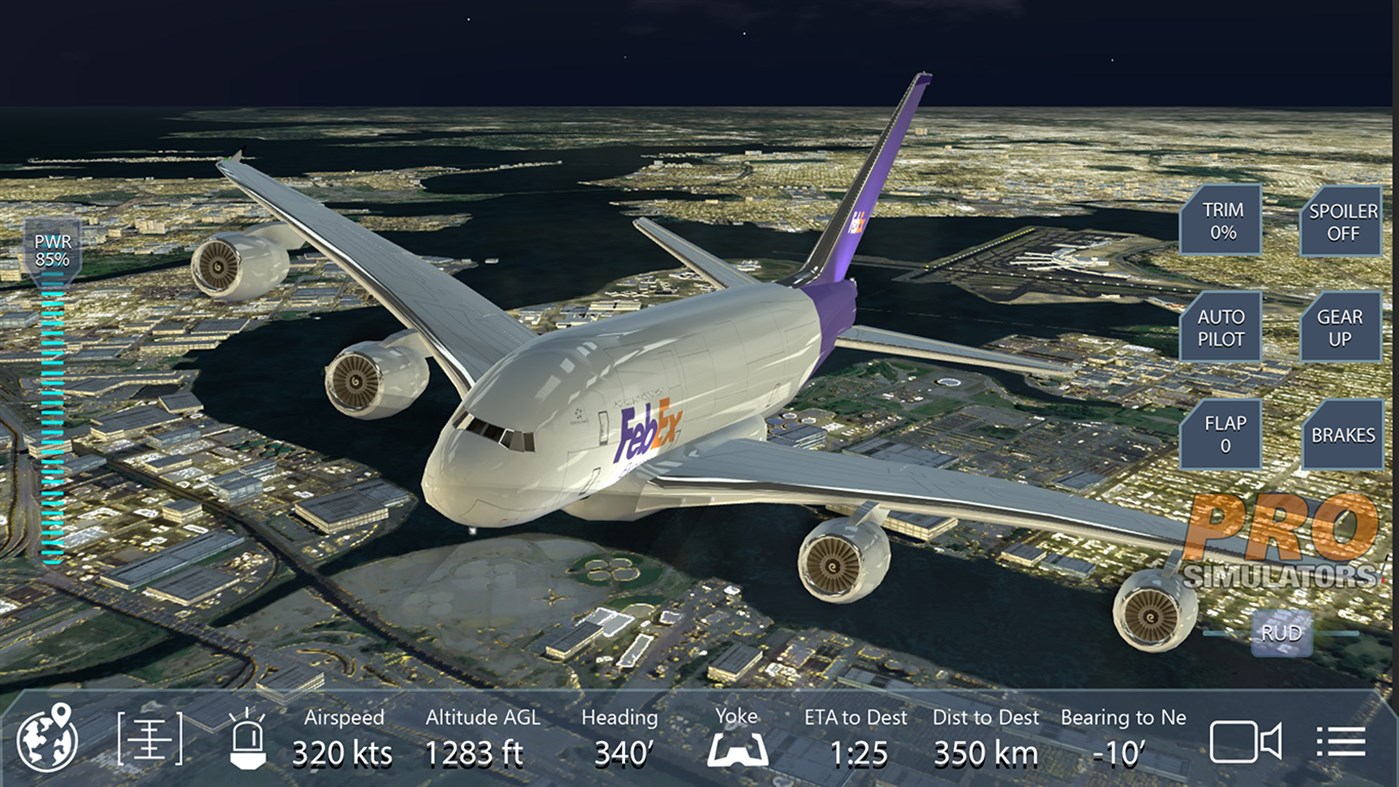Apply the BRAKES

coord(1343,434)
